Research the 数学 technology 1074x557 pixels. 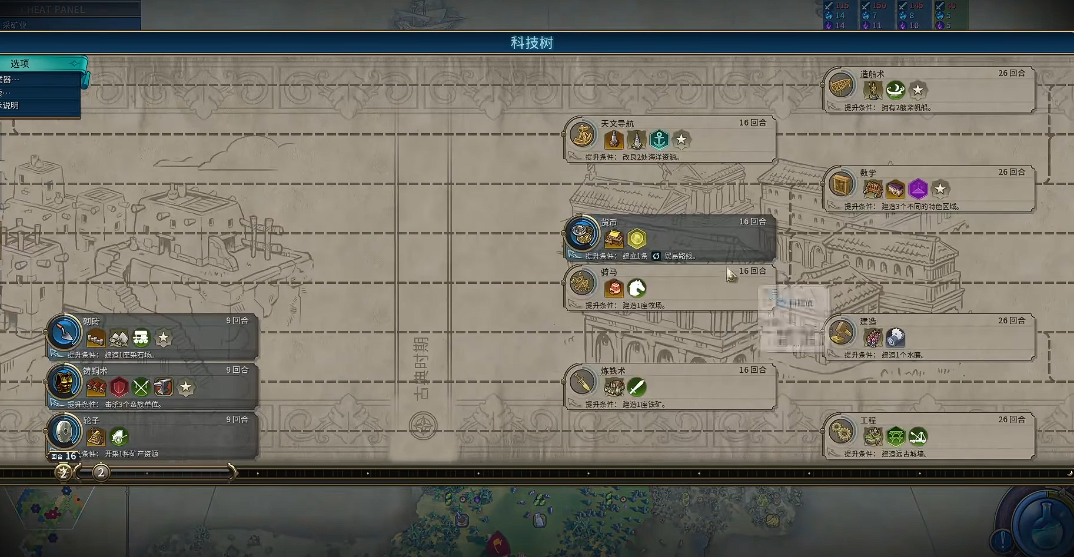[x=930, y=187]
